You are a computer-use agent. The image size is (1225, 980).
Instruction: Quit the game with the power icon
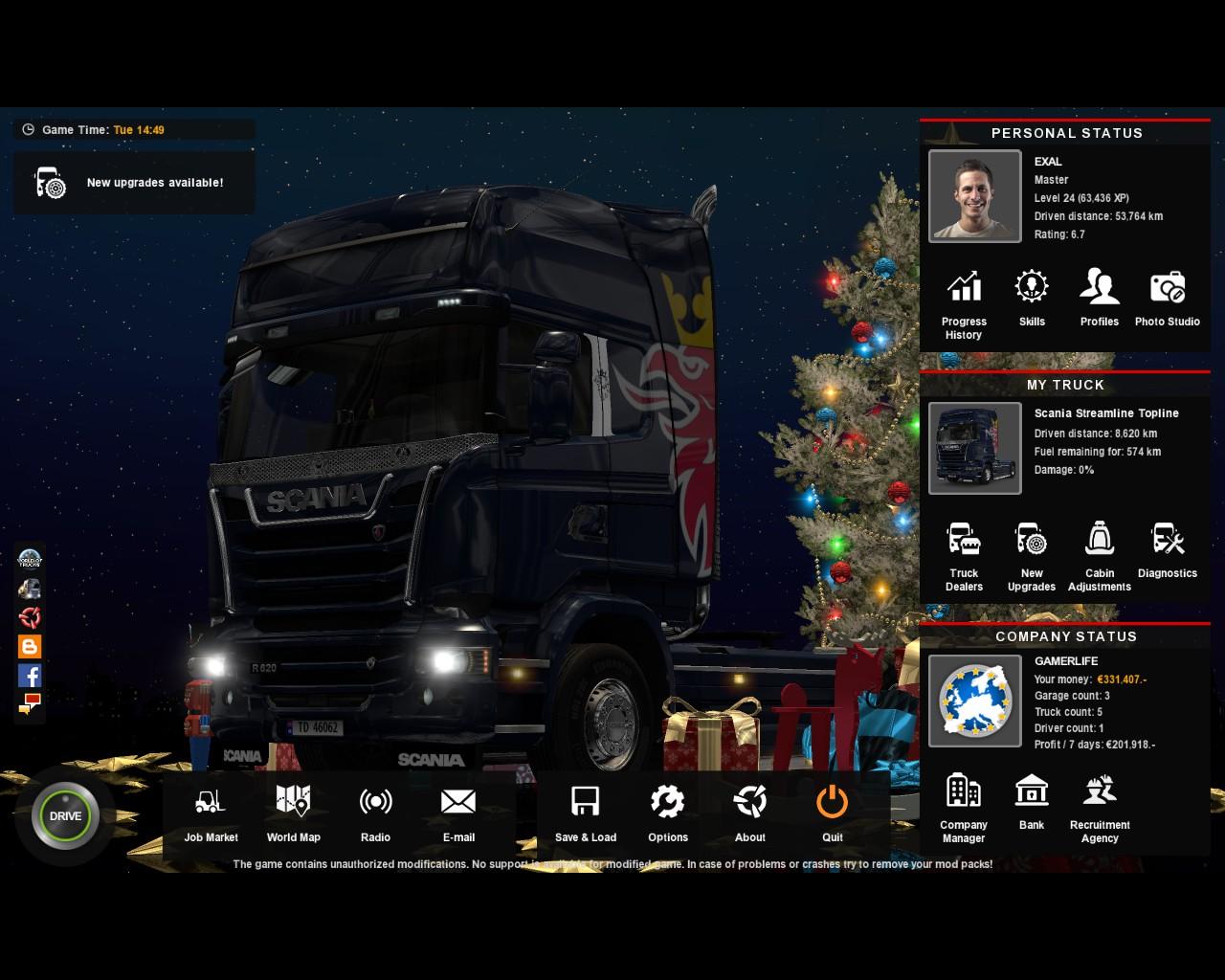tap(832, 813)
